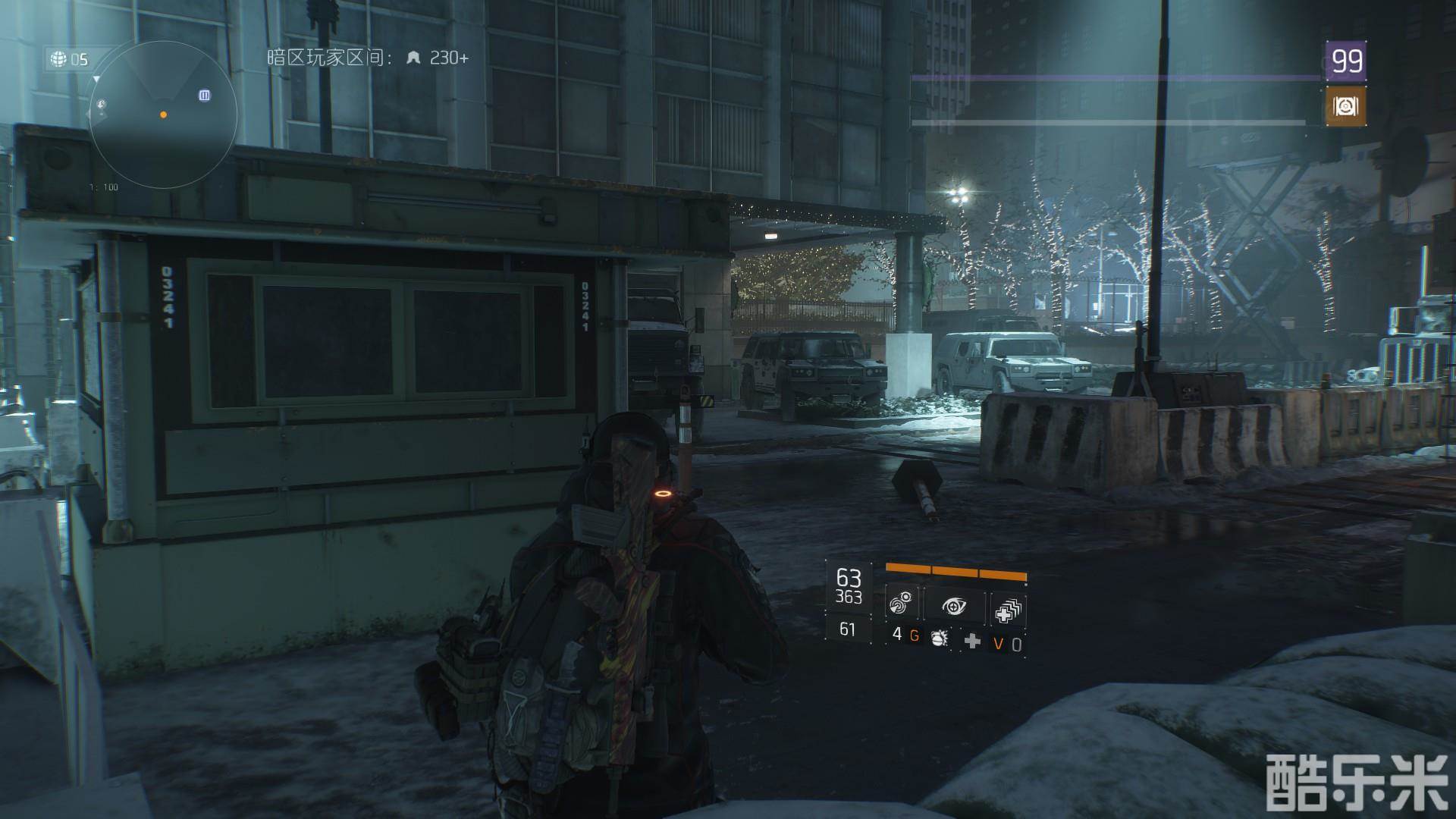Click the circular minimap
Image resolution: width=1456 pixels, height=819 pixels.
coord(163,115)
